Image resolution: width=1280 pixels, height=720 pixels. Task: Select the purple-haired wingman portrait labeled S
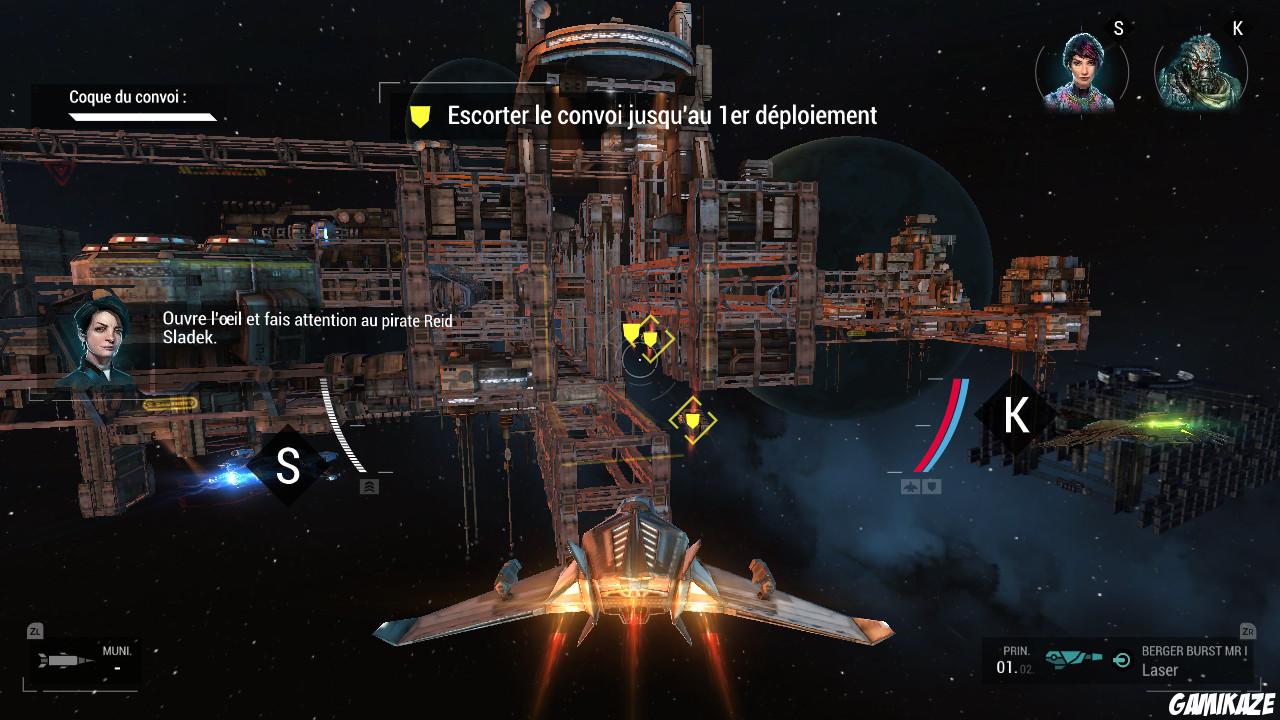pyautogui.click(x=1079, y=74)
